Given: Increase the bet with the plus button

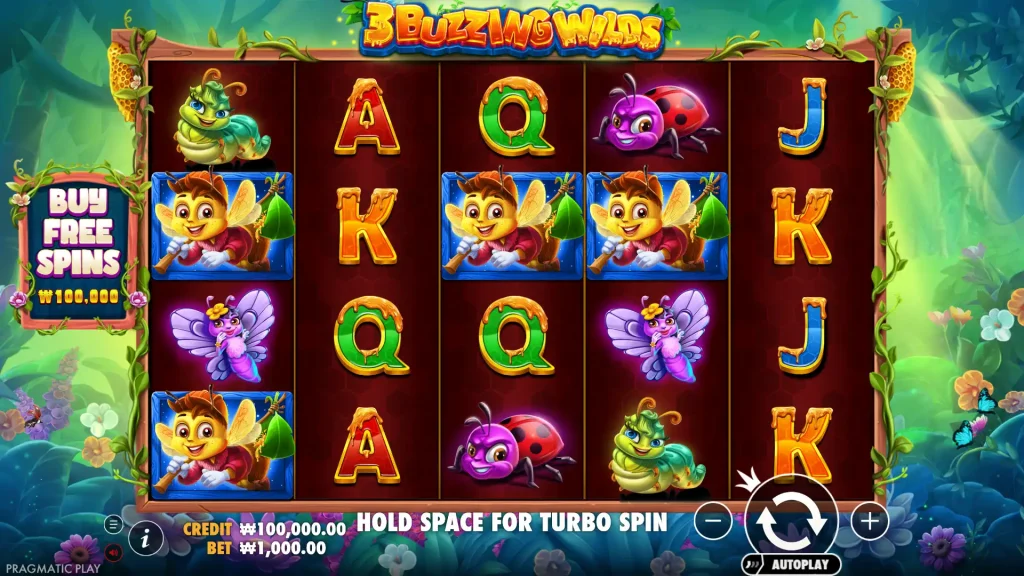Looking at the screenshot, I should (x=870, y=521).
